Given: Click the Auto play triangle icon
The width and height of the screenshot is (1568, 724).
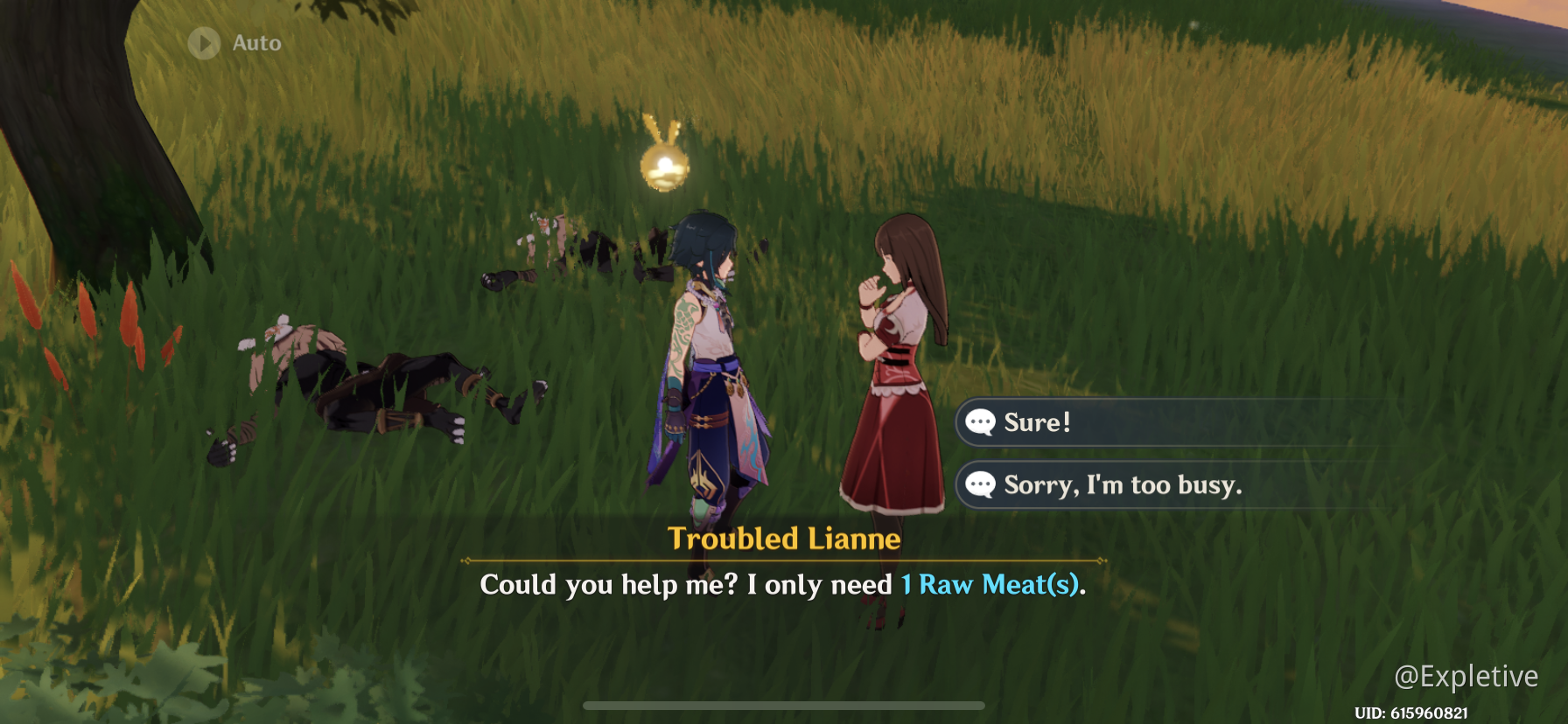Looking at the screenshot, I should (203, 42).
